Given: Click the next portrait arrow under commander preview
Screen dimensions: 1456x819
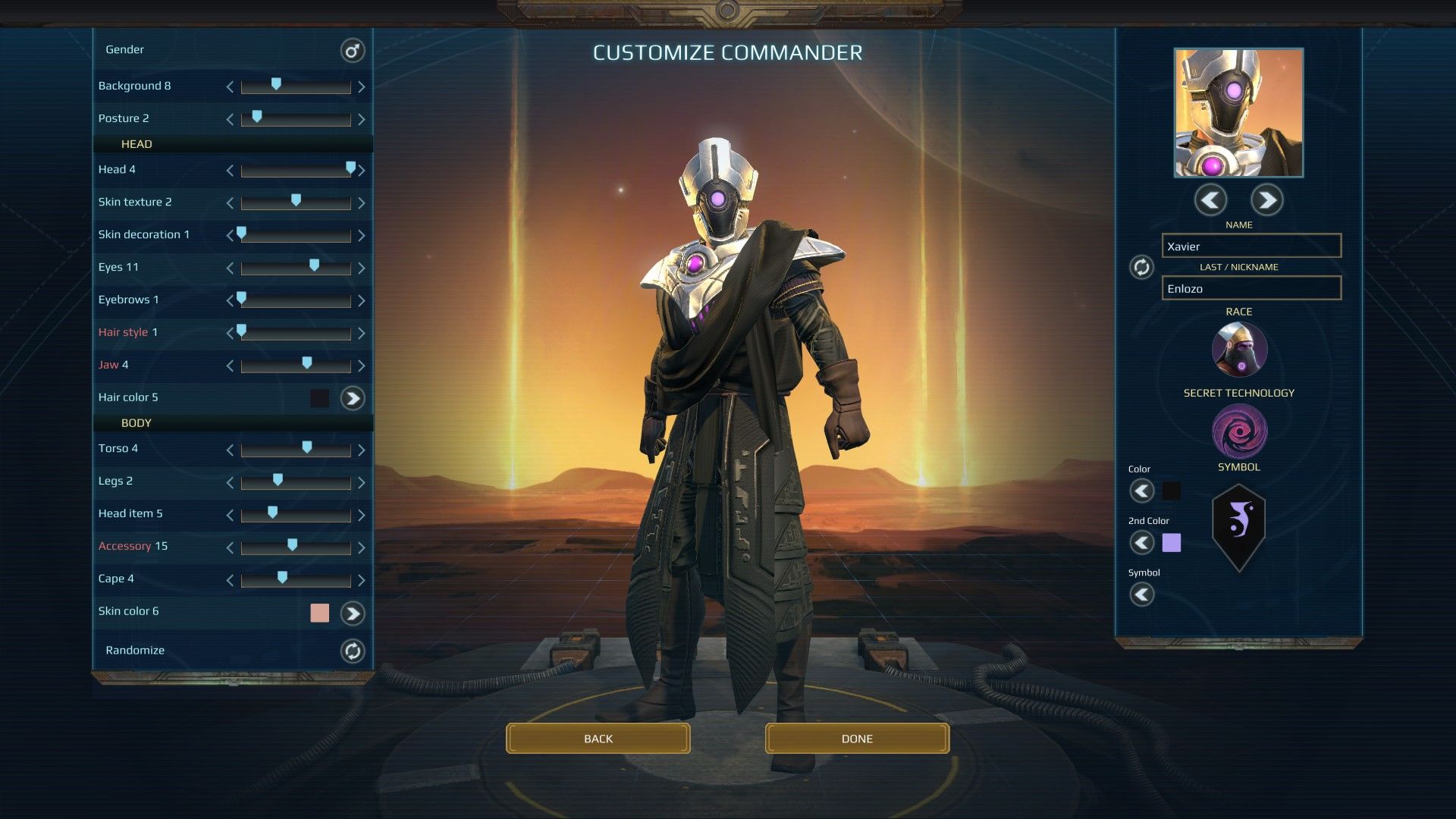Looking at the screenshot, I should (1267, 199).
